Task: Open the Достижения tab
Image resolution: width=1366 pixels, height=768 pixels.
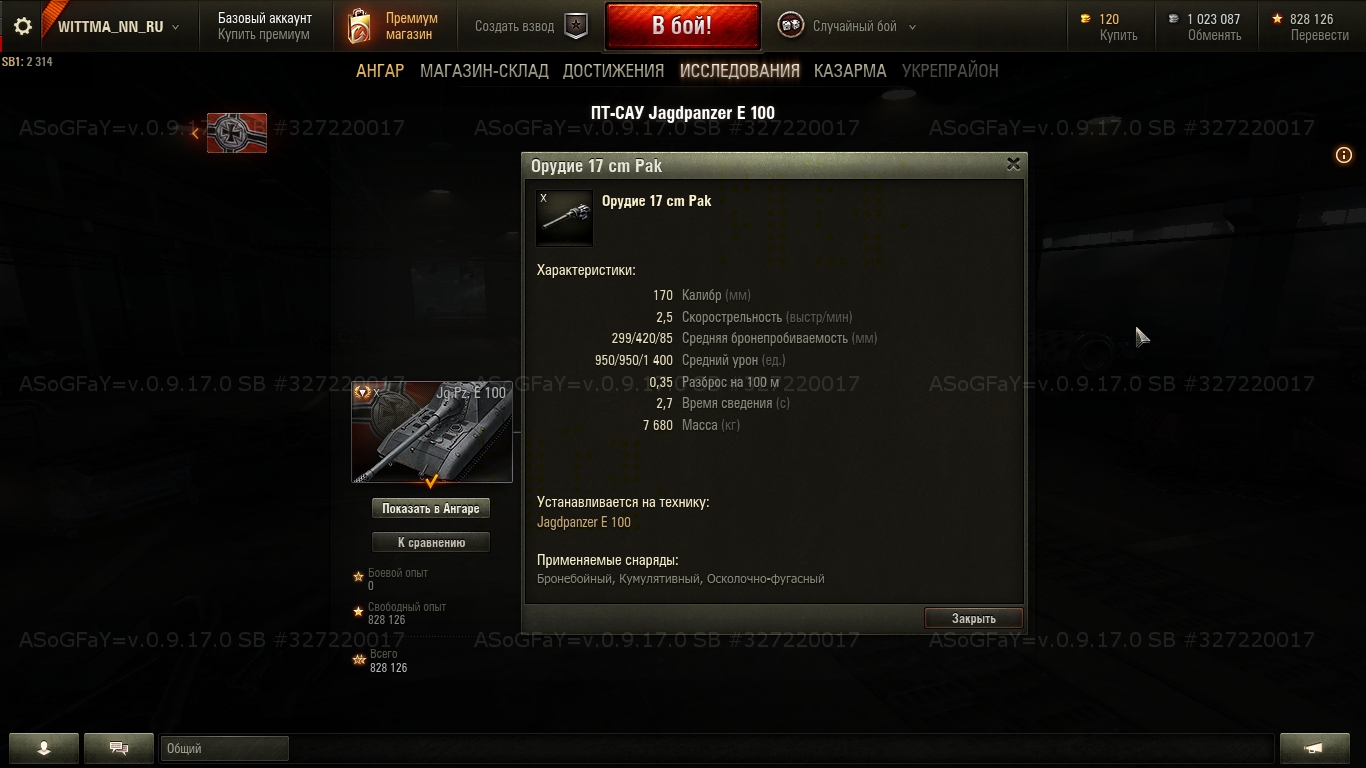Action: (613, 71)
